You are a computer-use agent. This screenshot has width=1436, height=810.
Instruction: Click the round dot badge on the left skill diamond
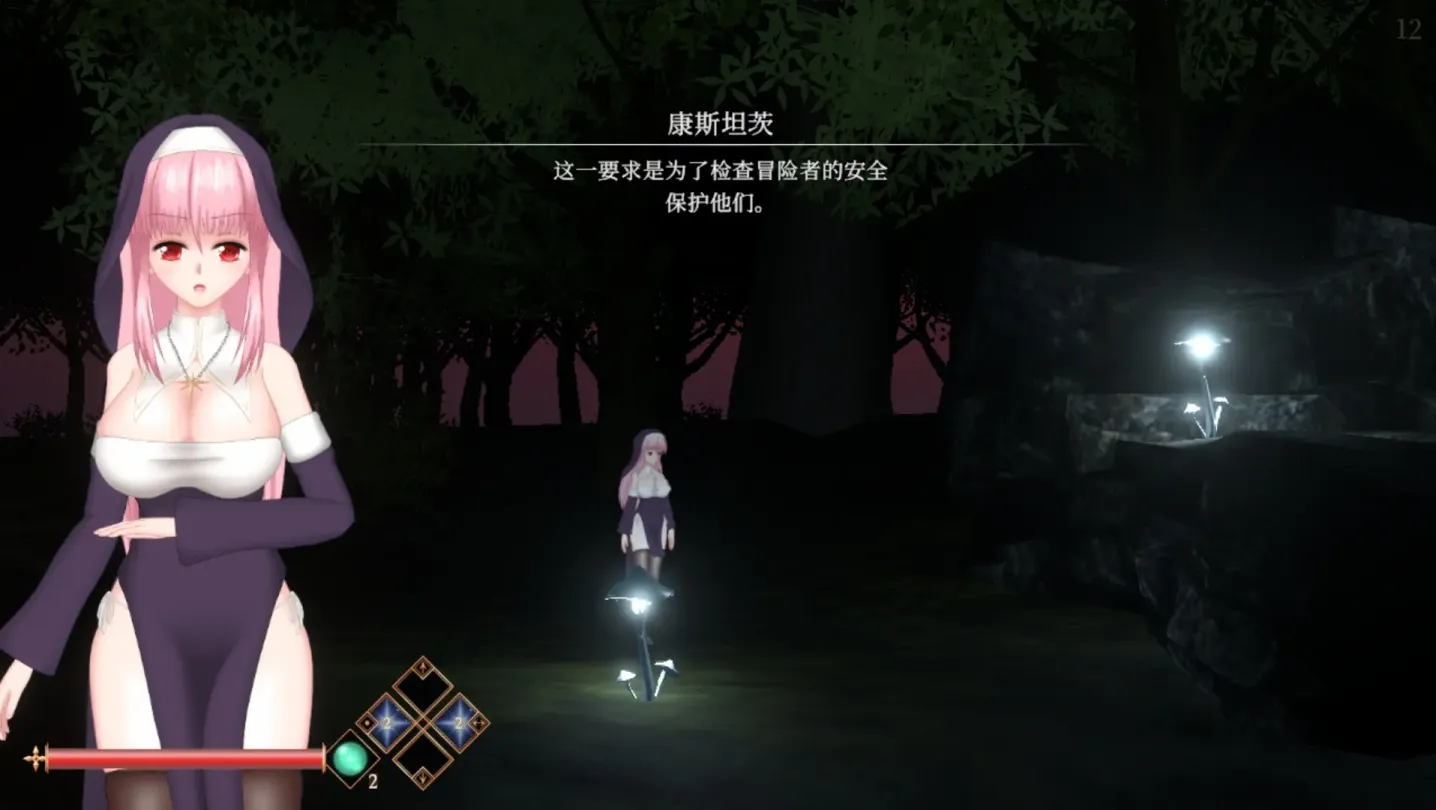[x=367, y=722]
